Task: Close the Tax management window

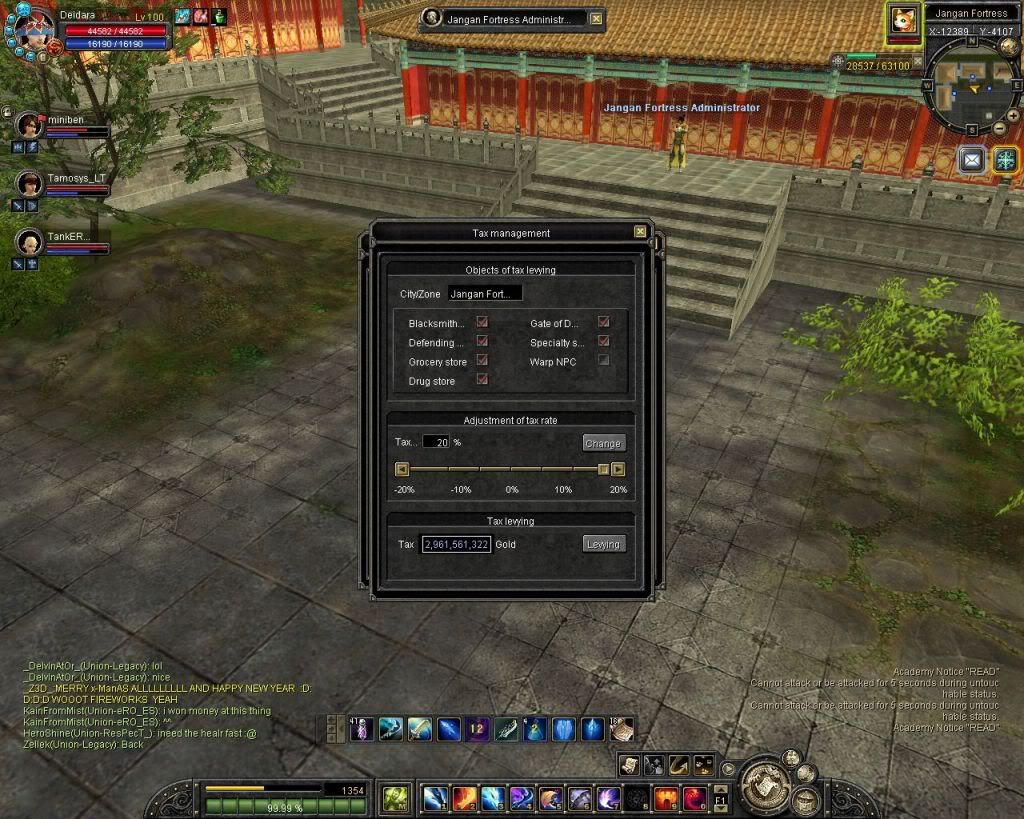Action: pyautogui.click(x=640, y=232)
